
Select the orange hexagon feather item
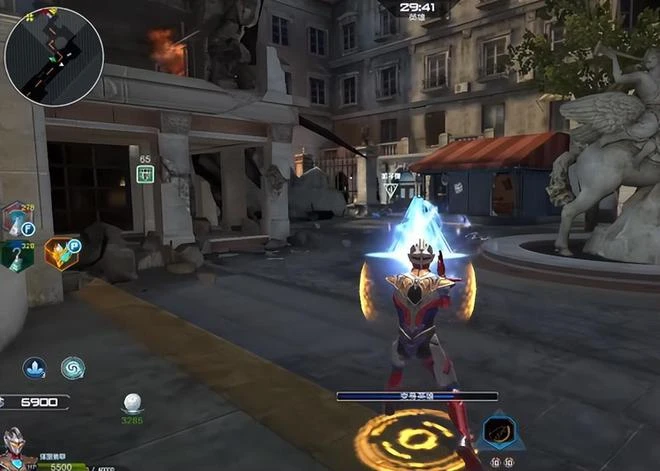pos(60,254)
